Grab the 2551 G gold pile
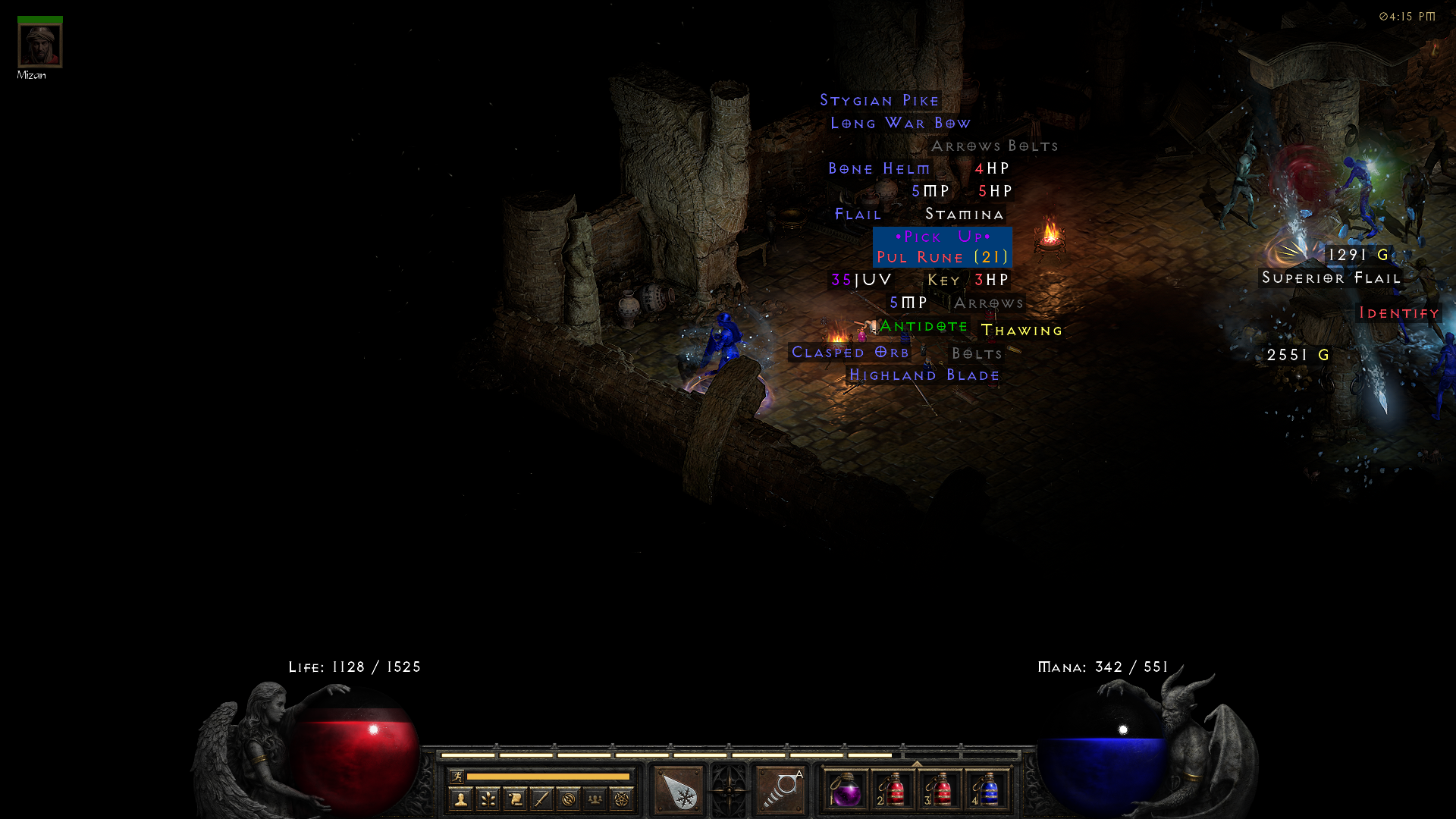1456x819 pixels. click(x=1297, y=354)
